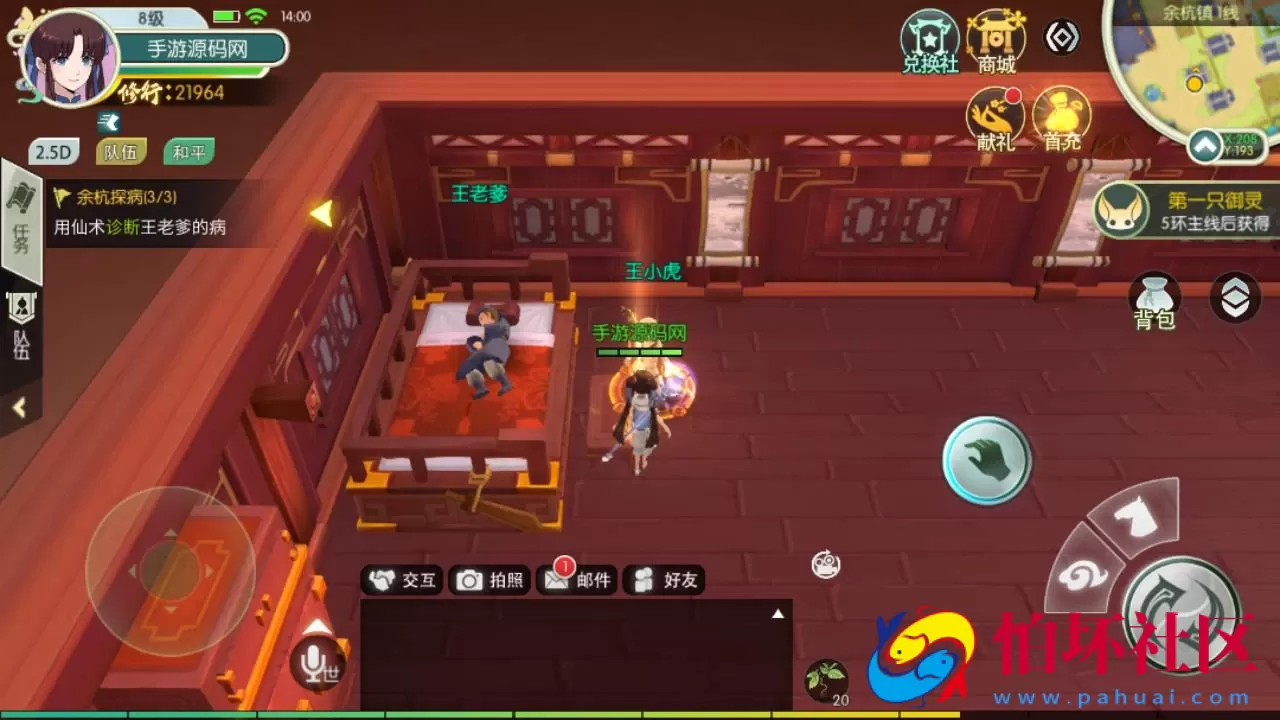This screenshot has width=1280, height=720.
Task: Open 拍照 photo mode
Action: pyautogui.click(x=490, y=580)
